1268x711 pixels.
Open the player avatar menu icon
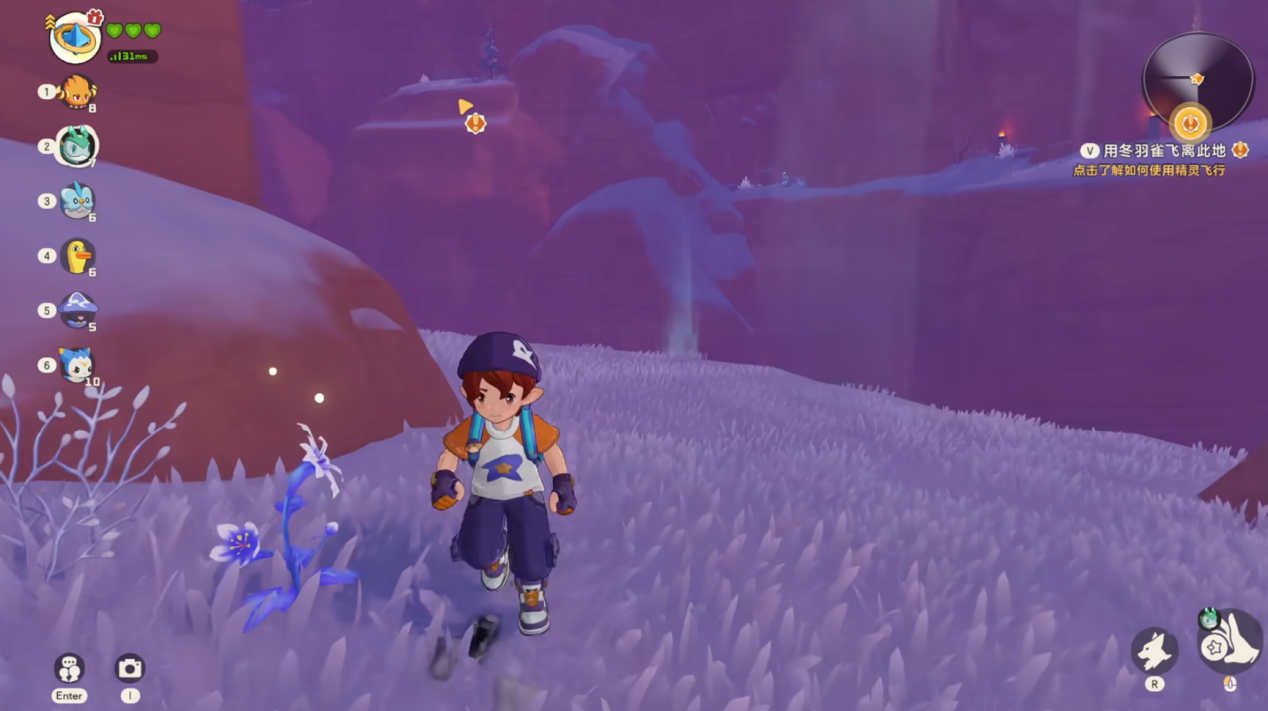point(75,38)
